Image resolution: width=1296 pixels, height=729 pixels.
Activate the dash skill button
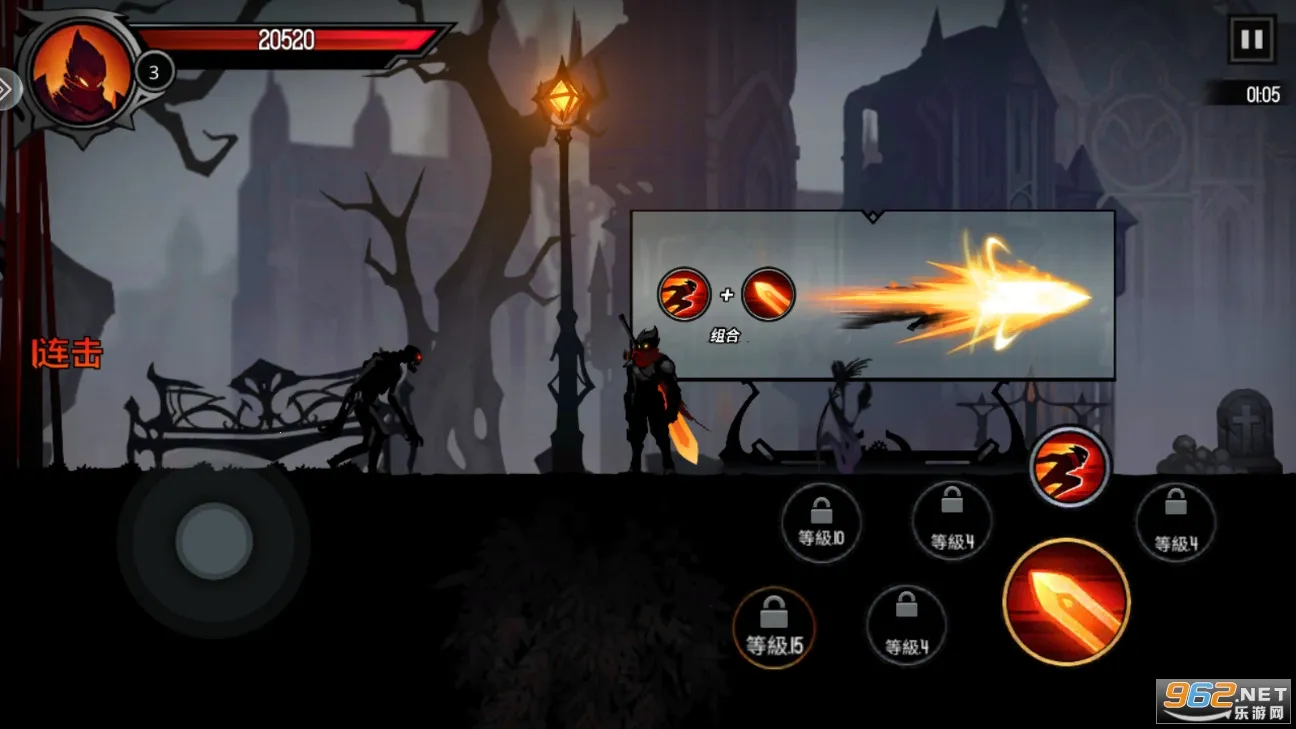pos(1070,467)
